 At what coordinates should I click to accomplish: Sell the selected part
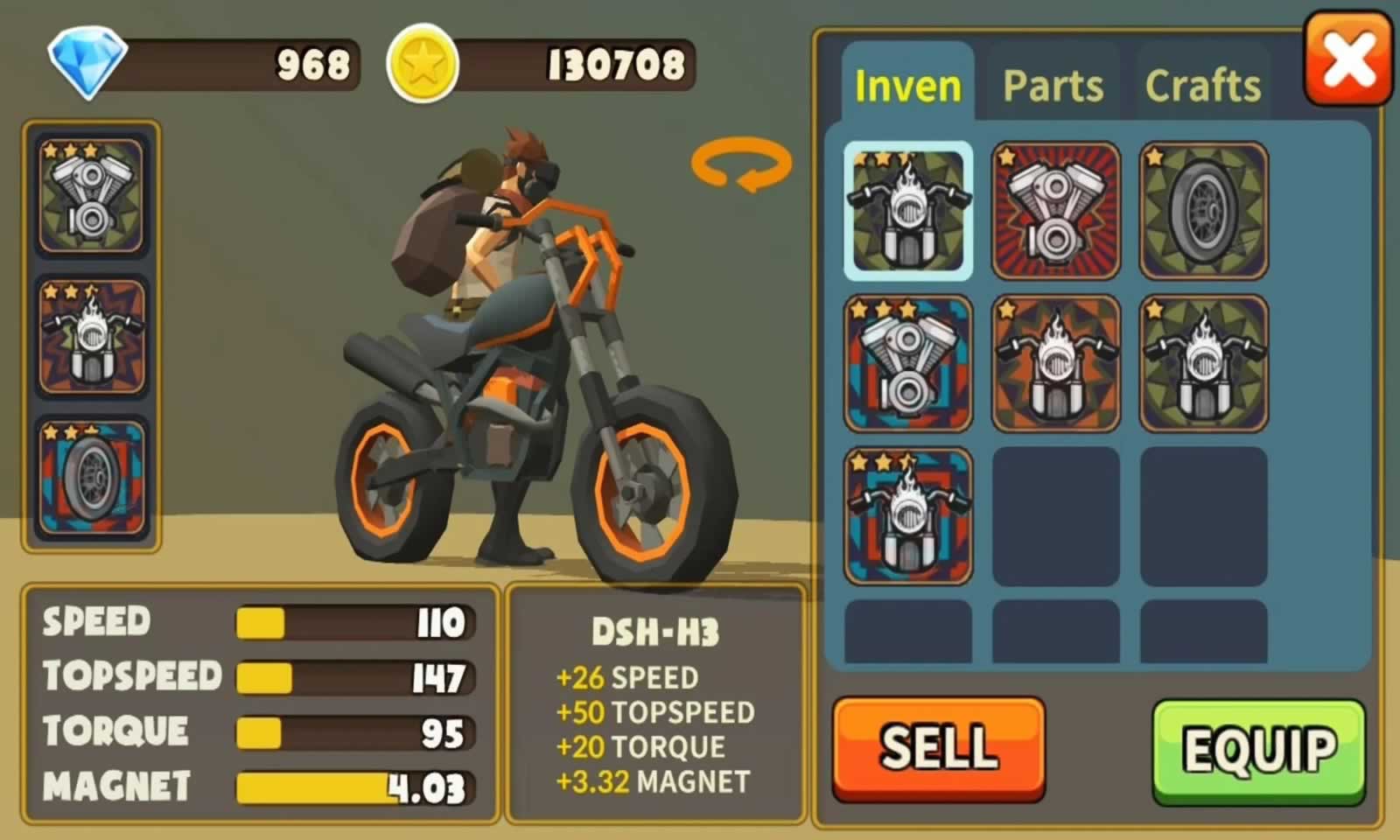pos(939,748)
